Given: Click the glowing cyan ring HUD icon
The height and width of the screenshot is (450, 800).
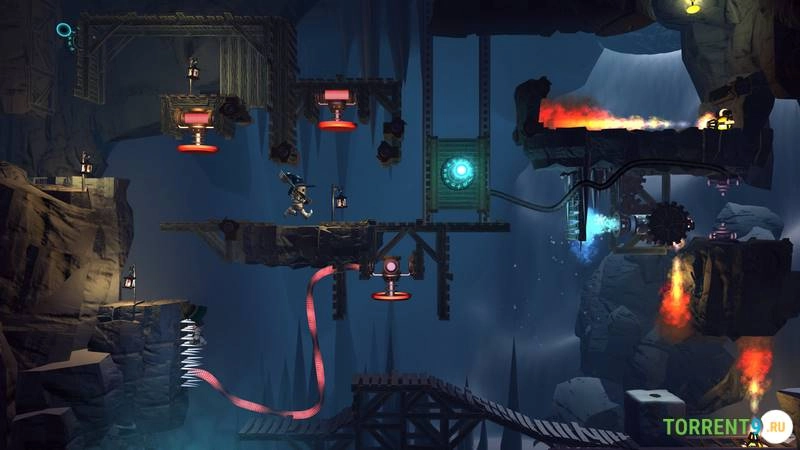Looking at the screenshot, I should pos(64,31).
